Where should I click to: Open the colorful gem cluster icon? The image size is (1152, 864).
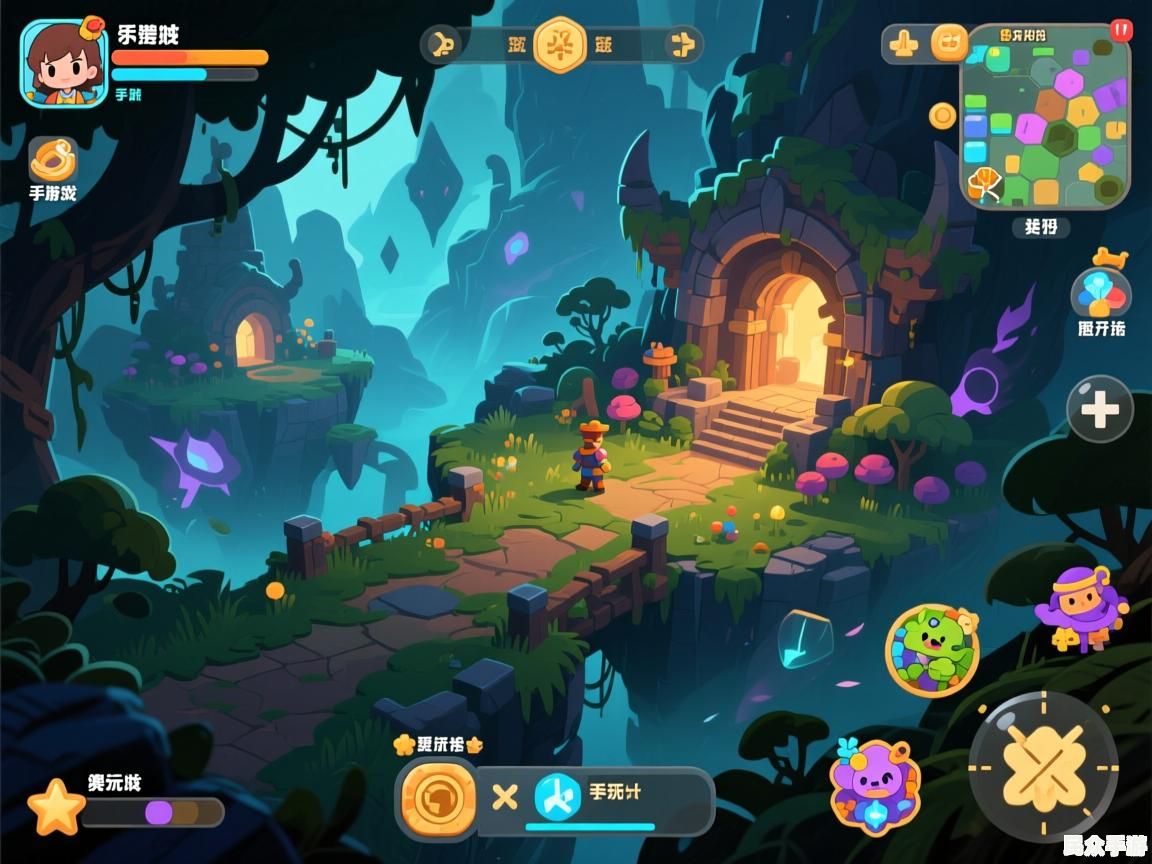pyautogui.click(x=1101, y=294)
